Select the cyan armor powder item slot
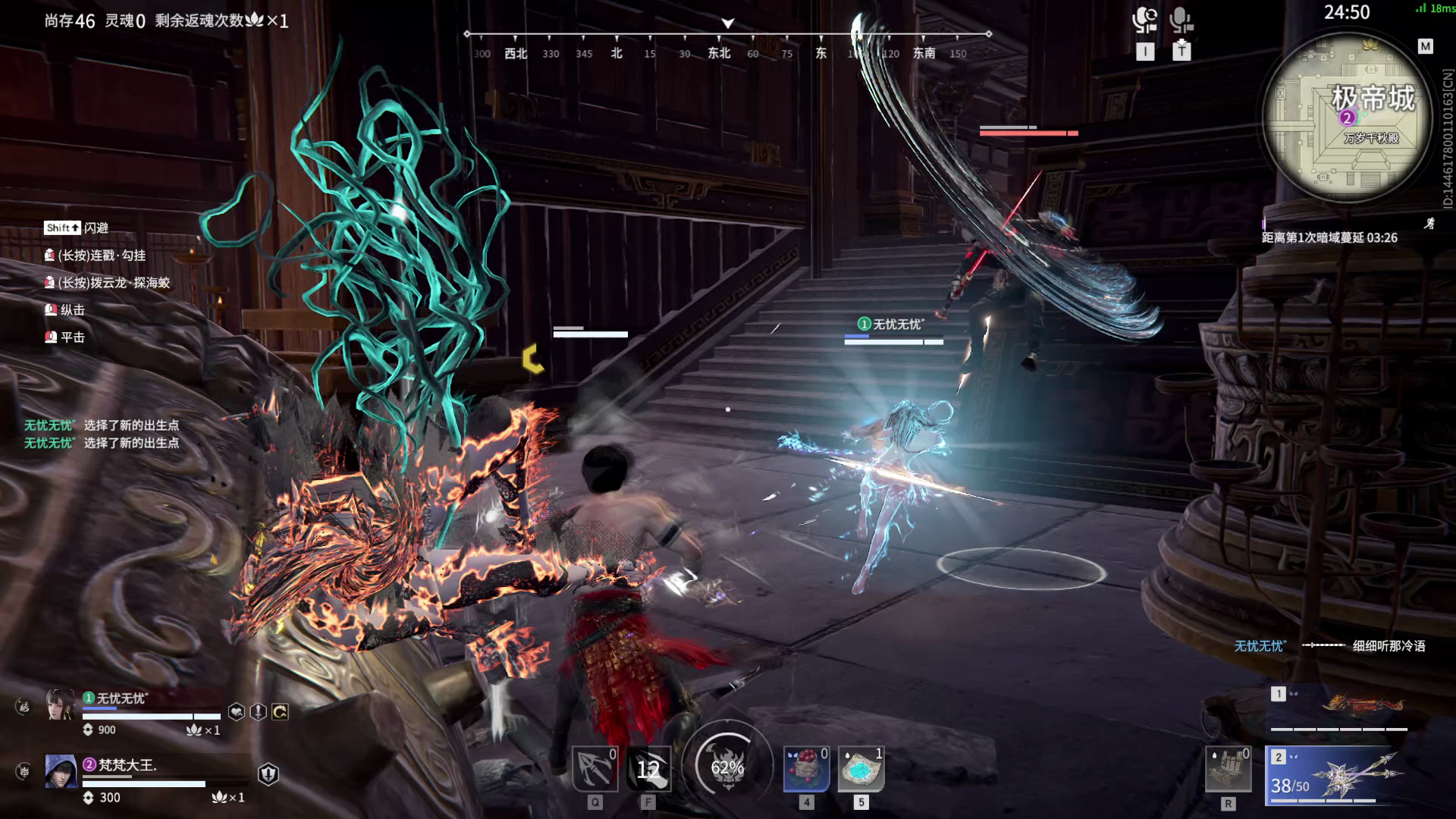This screenshot has width=1456, height=819. pyautogui.click(x=861, y=769)
